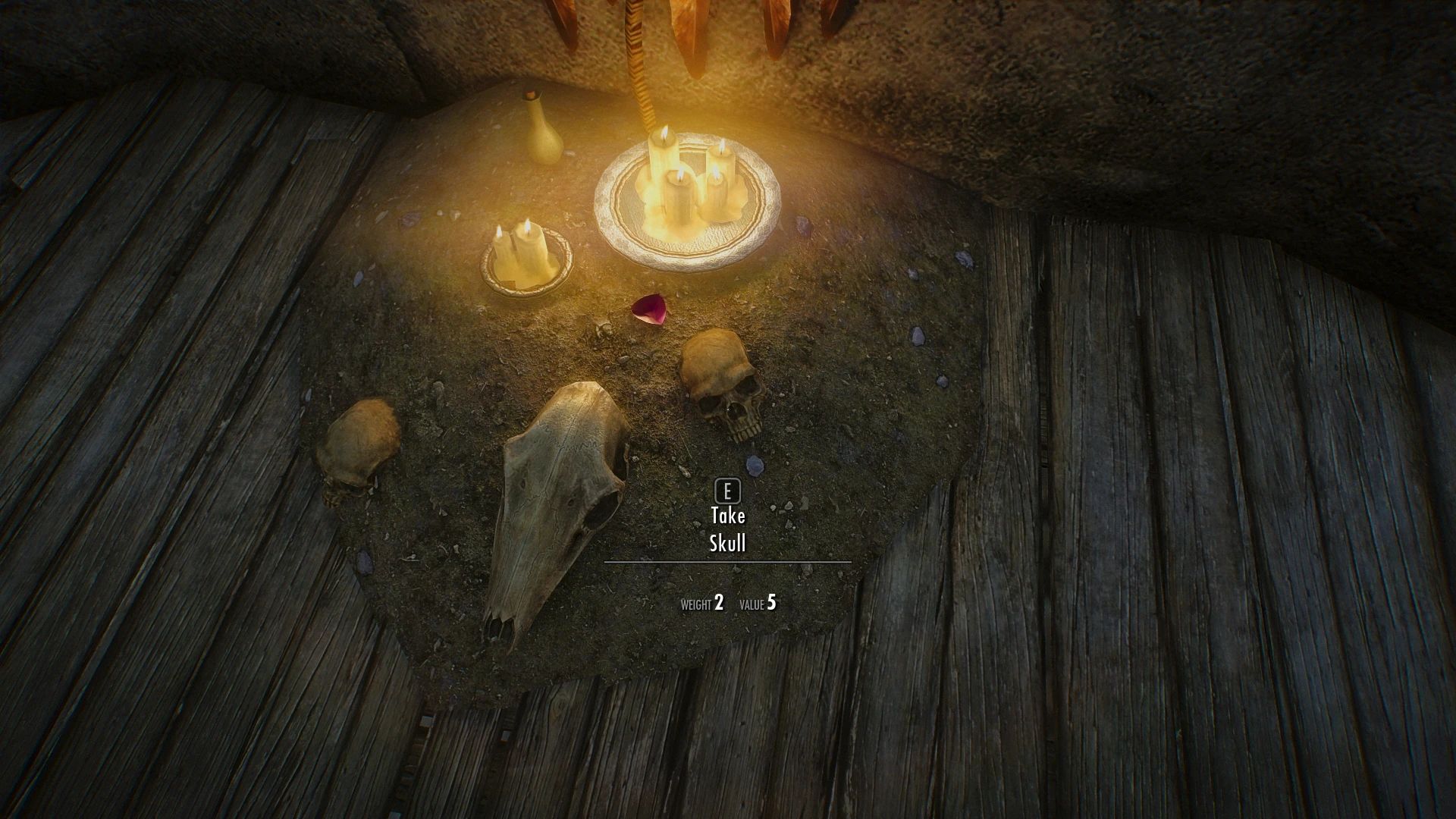Click the divider line under Skull

tap(726, 561)
